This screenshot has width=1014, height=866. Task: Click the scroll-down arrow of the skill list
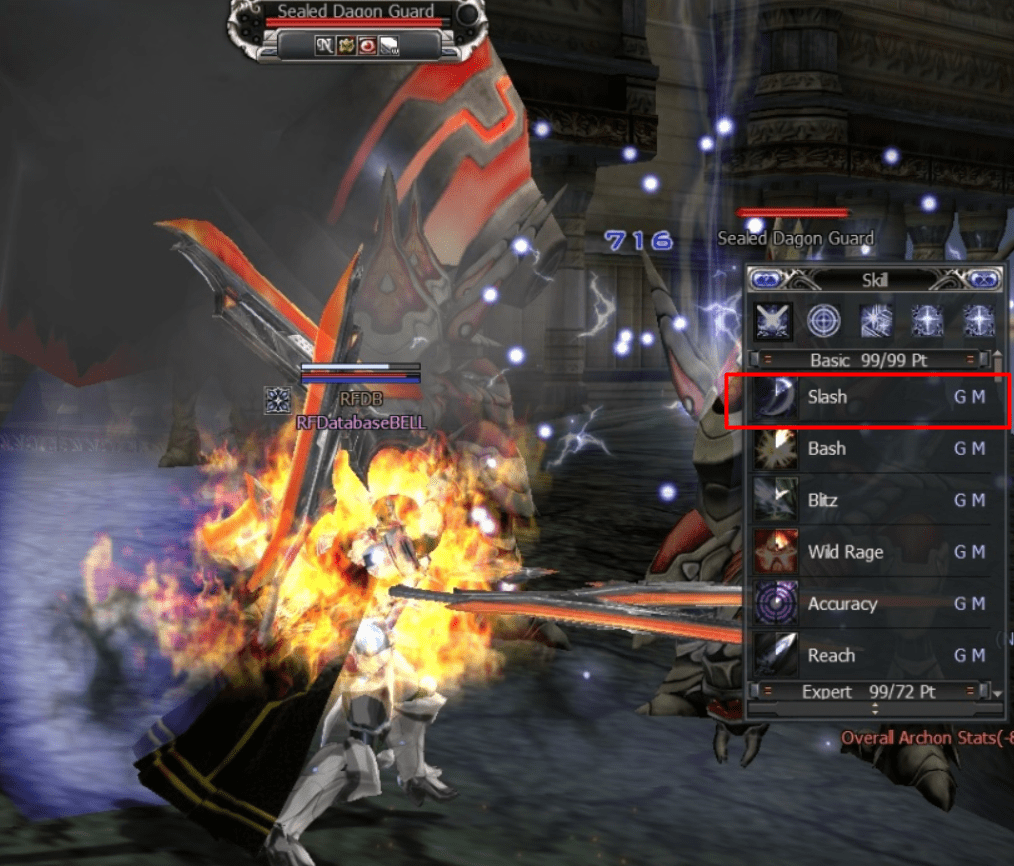coord(997,692)
